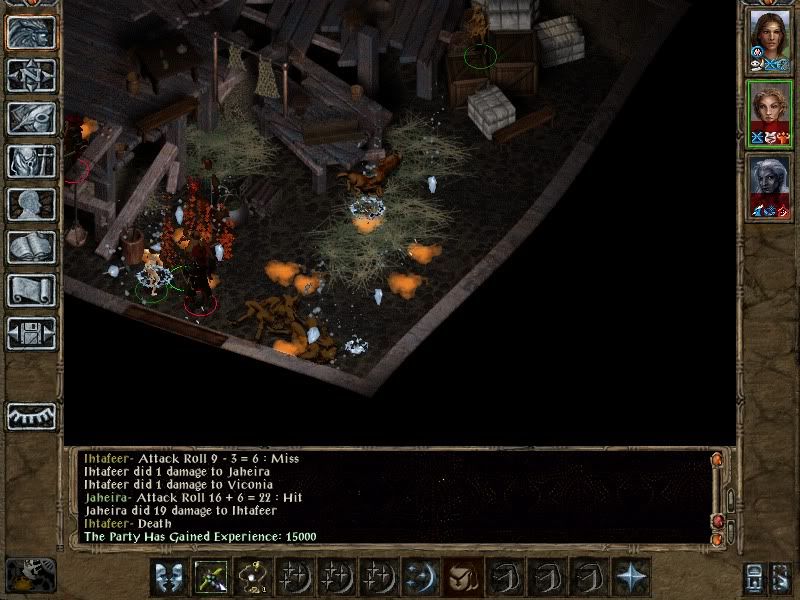The height and width of the screenshot is (600, 800).
Task: Select Jaheira's green-bordered portrait
Action: coord(768,114)
